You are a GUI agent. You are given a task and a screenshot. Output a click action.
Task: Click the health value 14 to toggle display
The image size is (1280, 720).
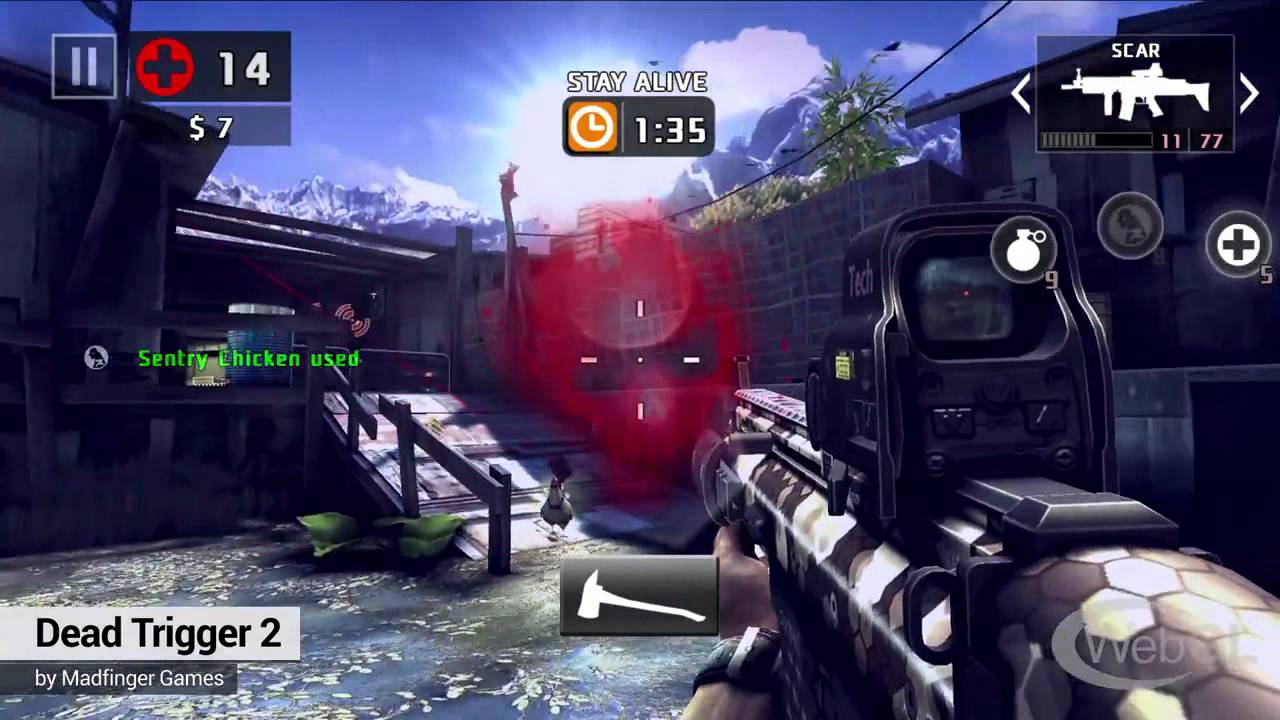[245, 67]
